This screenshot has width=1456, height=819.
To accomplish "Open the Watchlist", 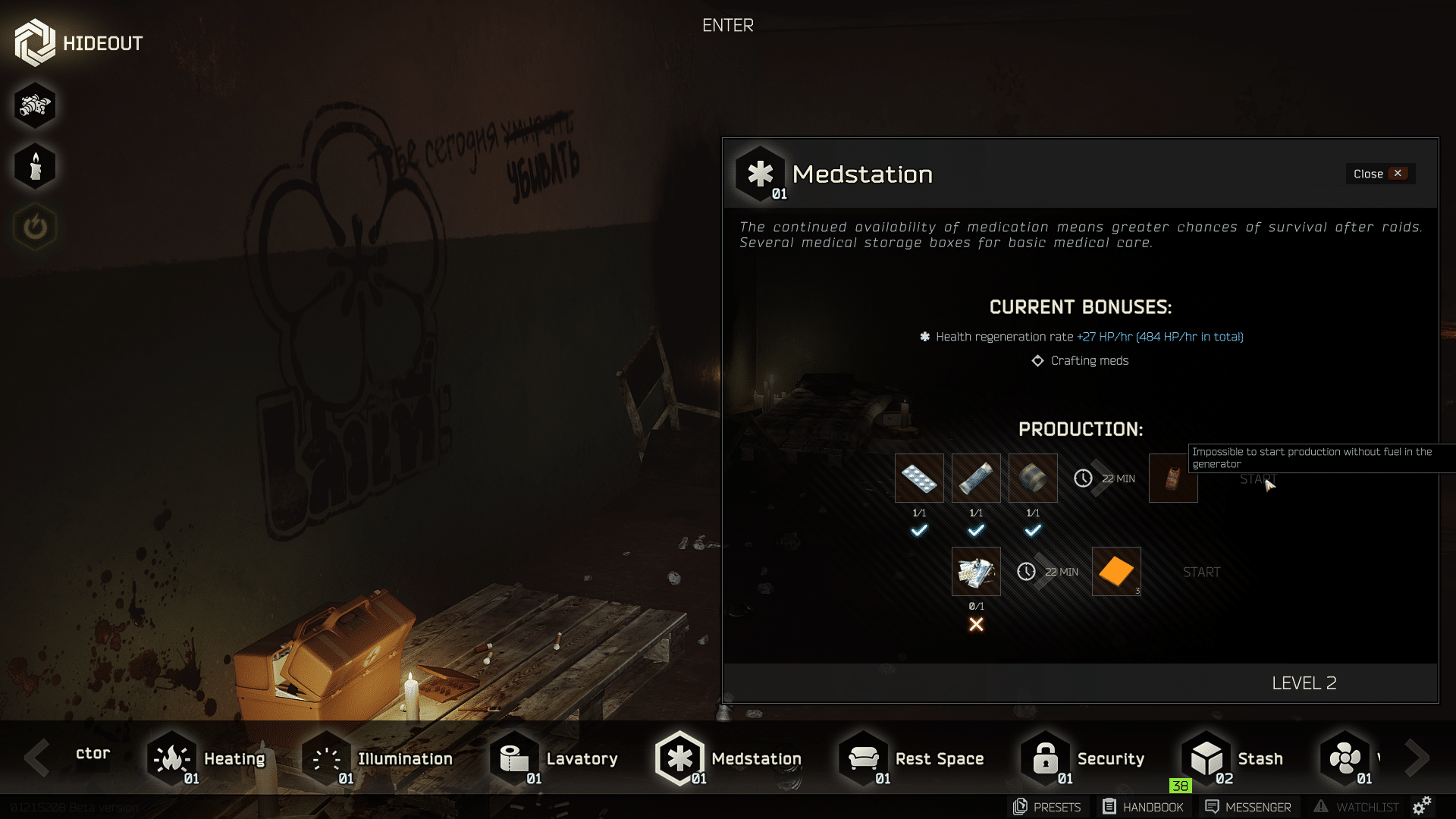I will (1357, 807).
